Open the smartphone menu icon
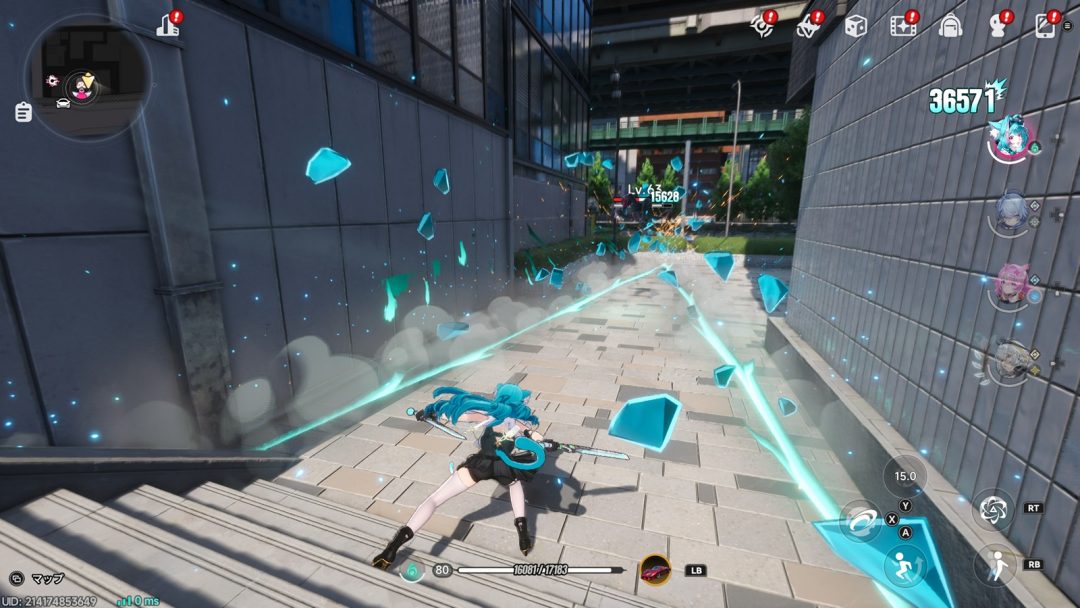 coord(1045,26)
